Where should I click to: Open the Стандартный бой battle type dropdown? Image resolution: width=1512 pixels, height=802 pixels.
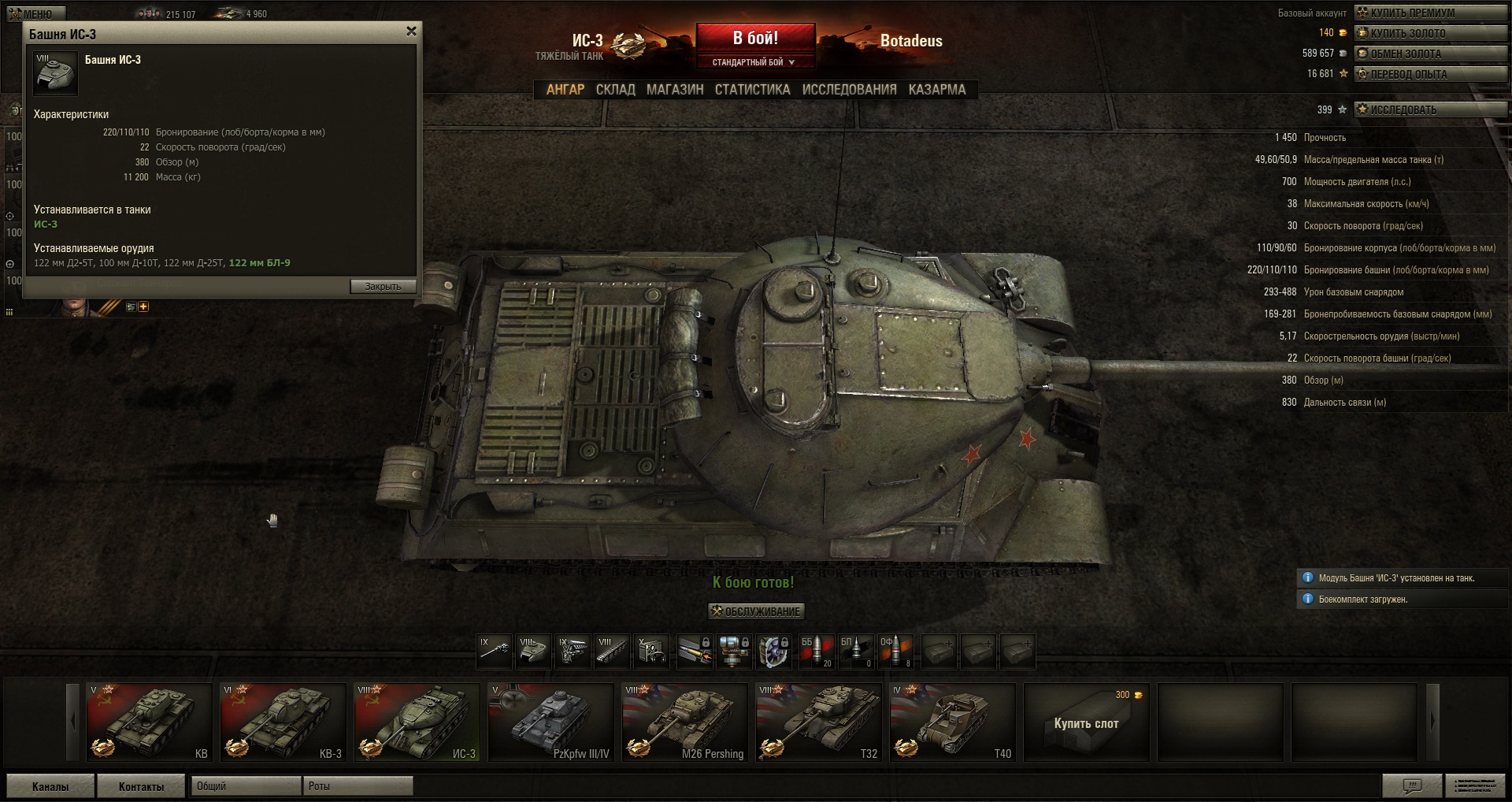point(754,62)
